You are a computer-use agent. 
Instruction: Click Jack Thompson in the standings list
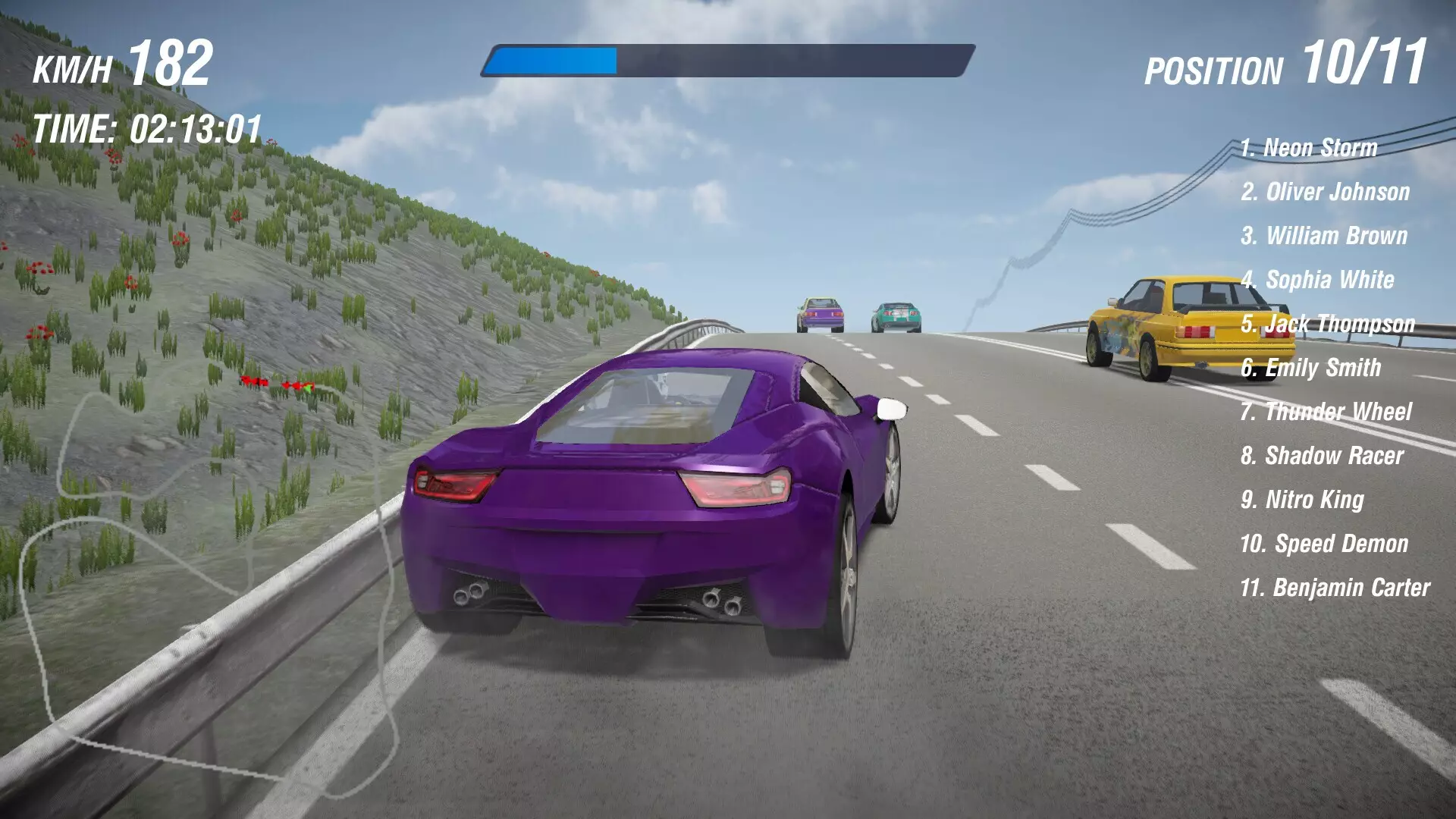coord(1327,324)
